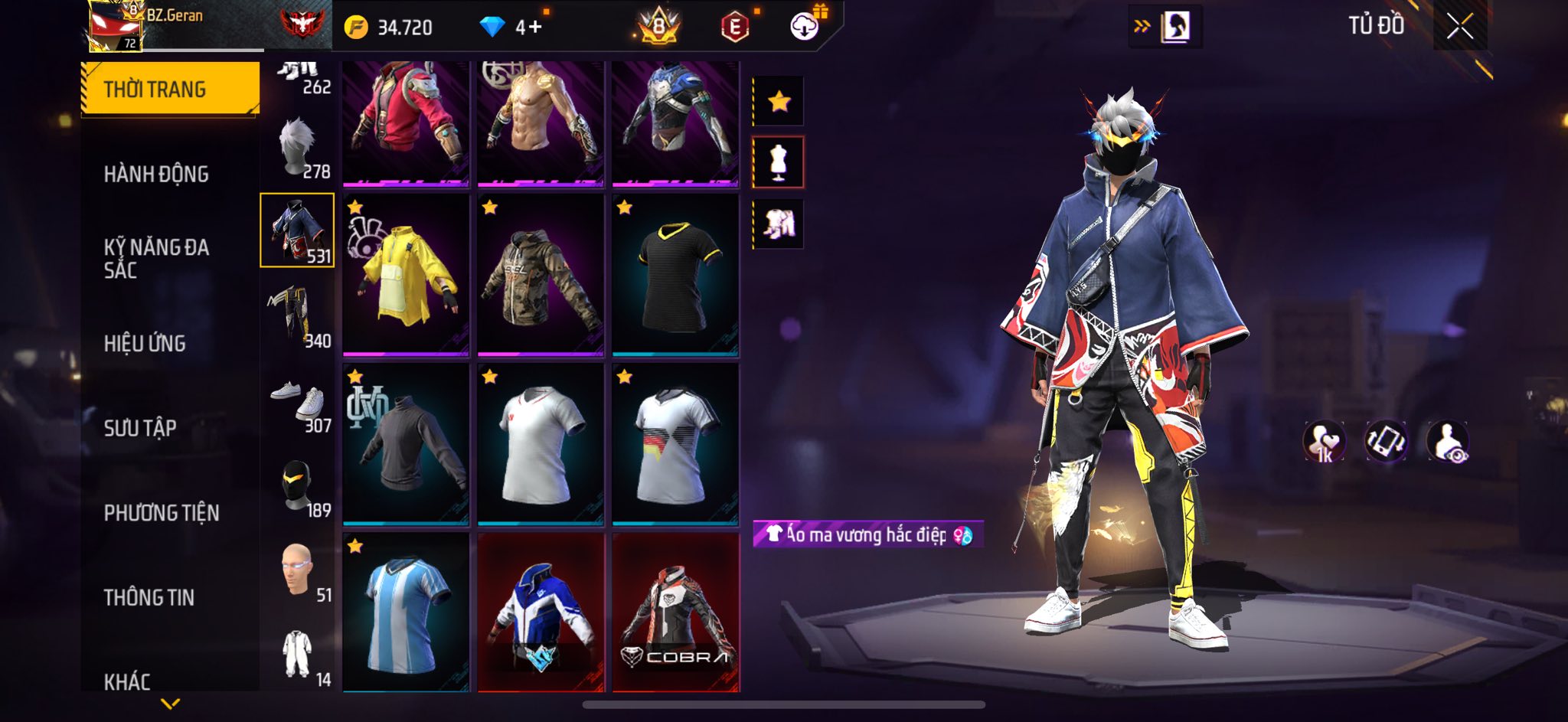This screenshot has height=722, width=1568.
Task: Switch to the HÀNH ĐỘNG tab
Action: 156,175
